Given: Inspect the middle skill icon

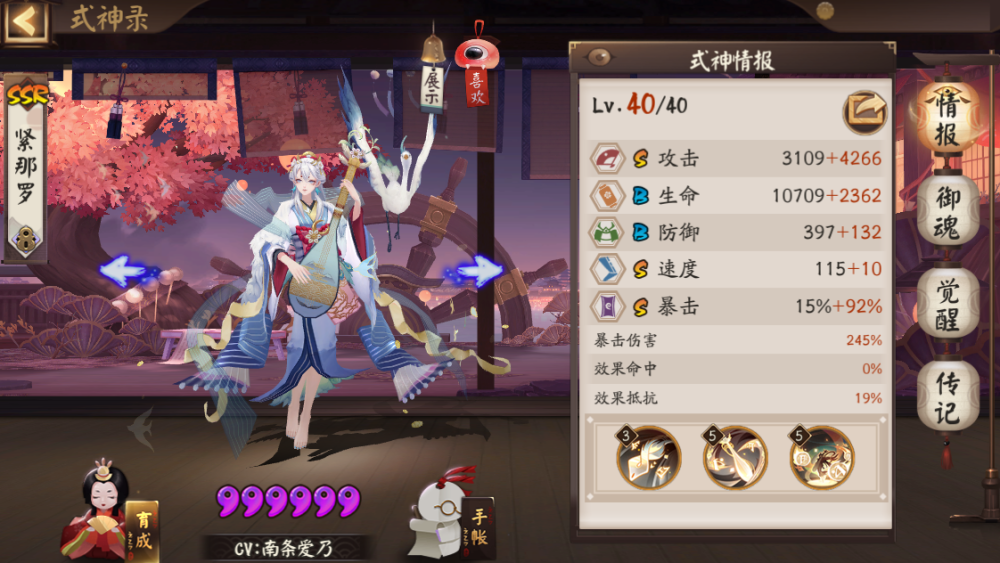Looking at the screenshot, I should pos(735,457).
